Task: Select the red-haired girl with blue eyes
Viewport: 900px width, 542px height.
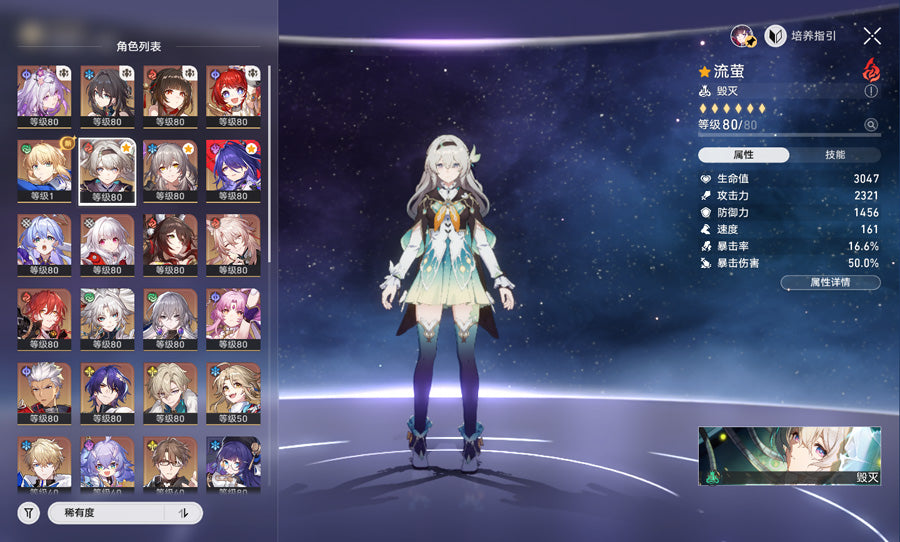Action: point(233,97)
